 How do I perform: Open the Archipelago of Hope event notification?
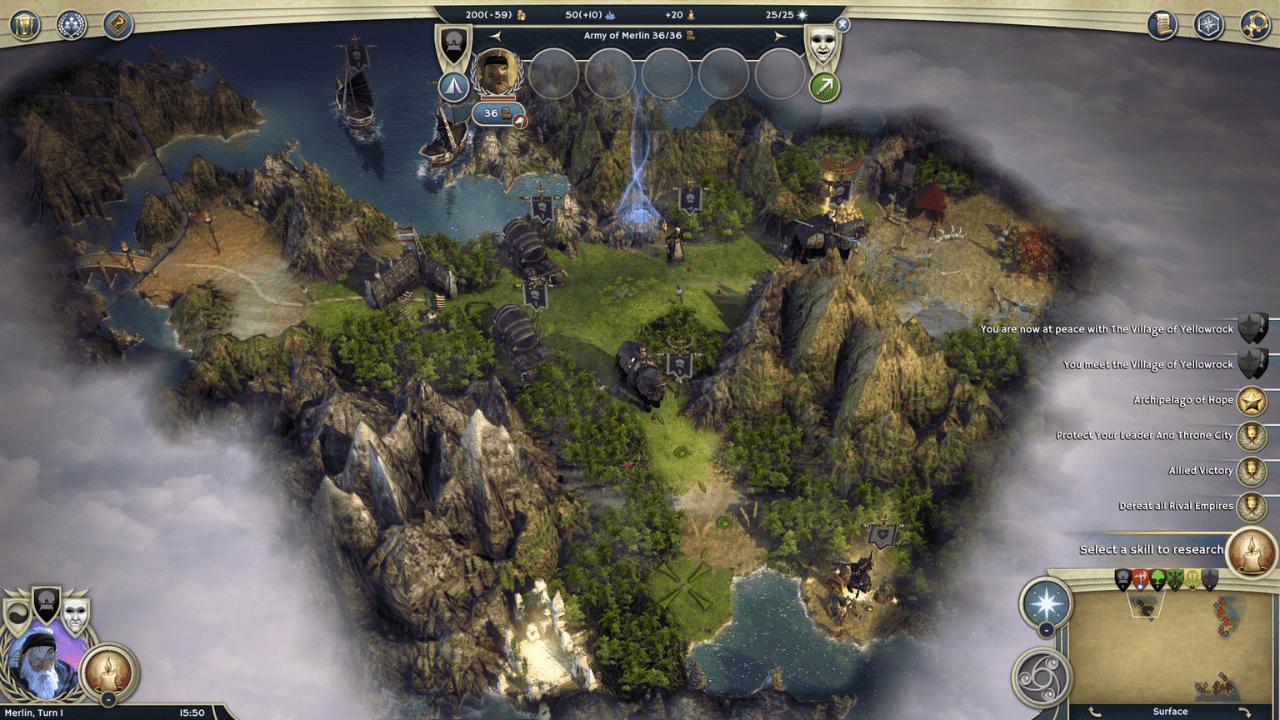tap(1251, 401)
